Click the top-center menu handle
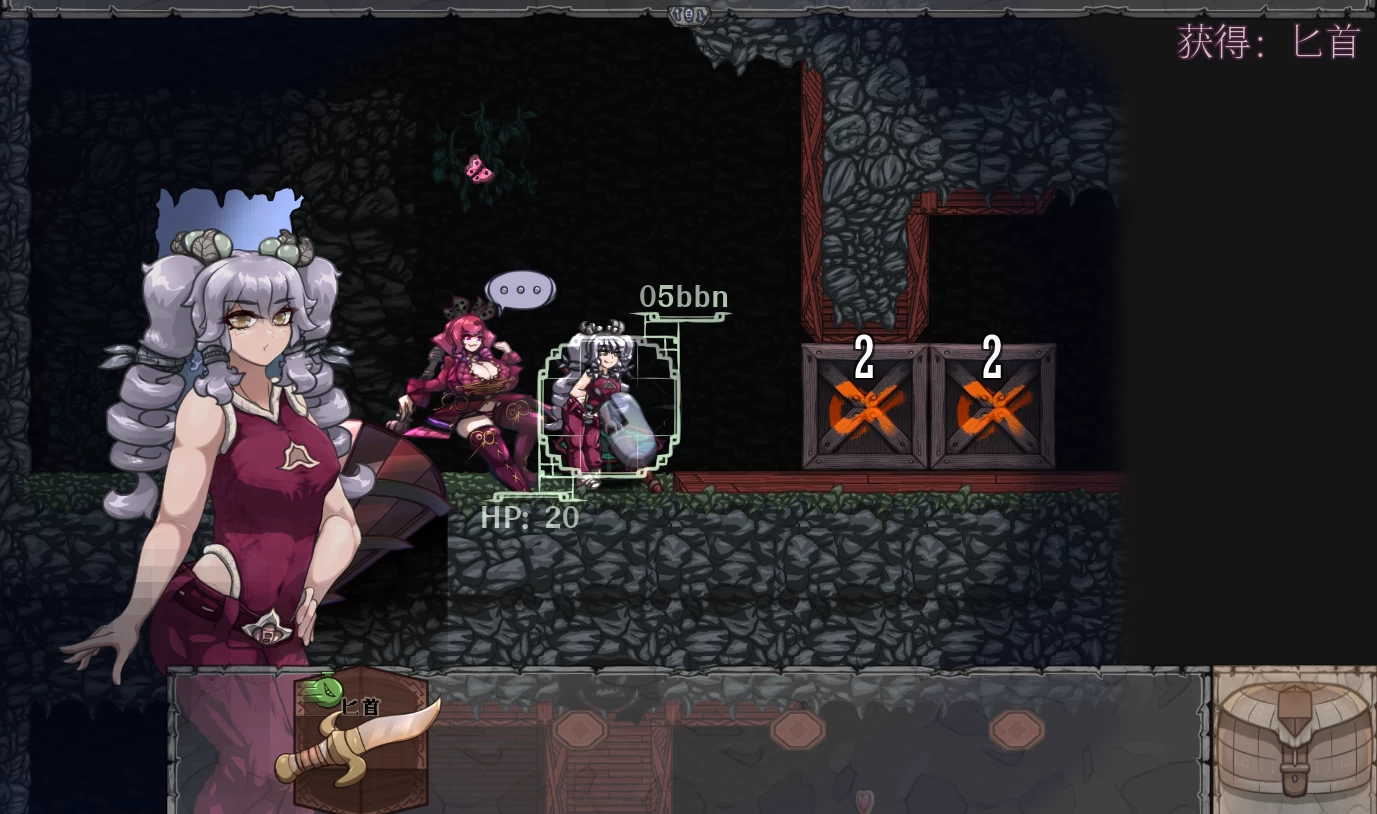 (x=688, y=14)
